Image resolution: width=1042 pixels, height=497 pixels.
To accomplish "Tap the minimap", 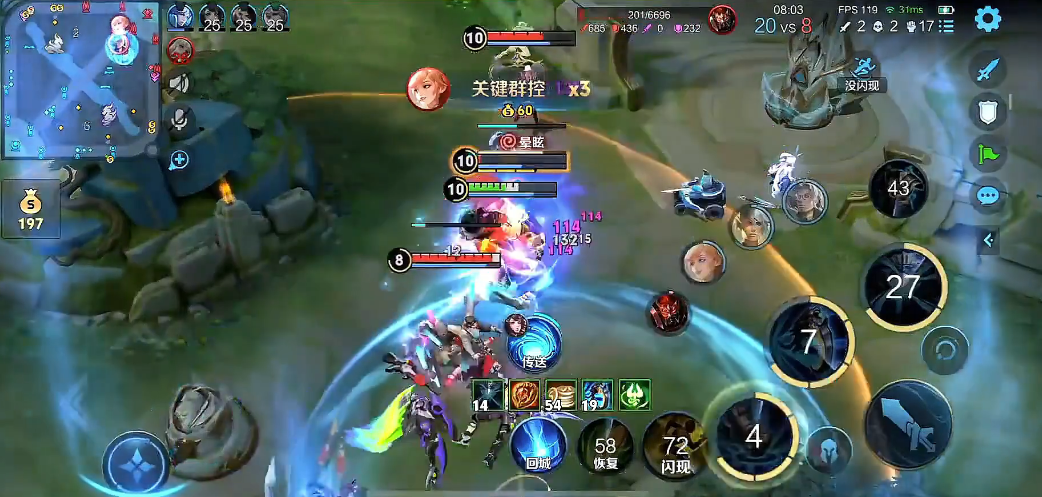I will (x=82, y=80).
